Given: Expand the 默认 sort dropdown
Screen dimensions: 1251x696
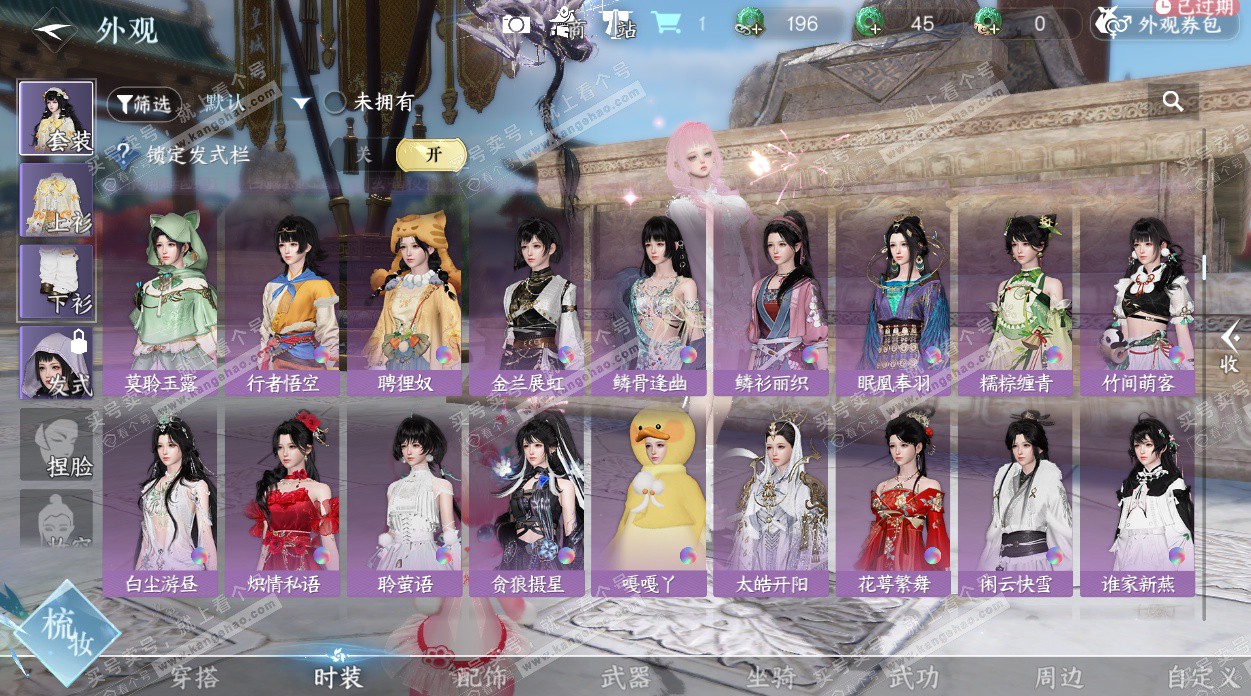Looking at the screenshot, I should pos(300,103).
